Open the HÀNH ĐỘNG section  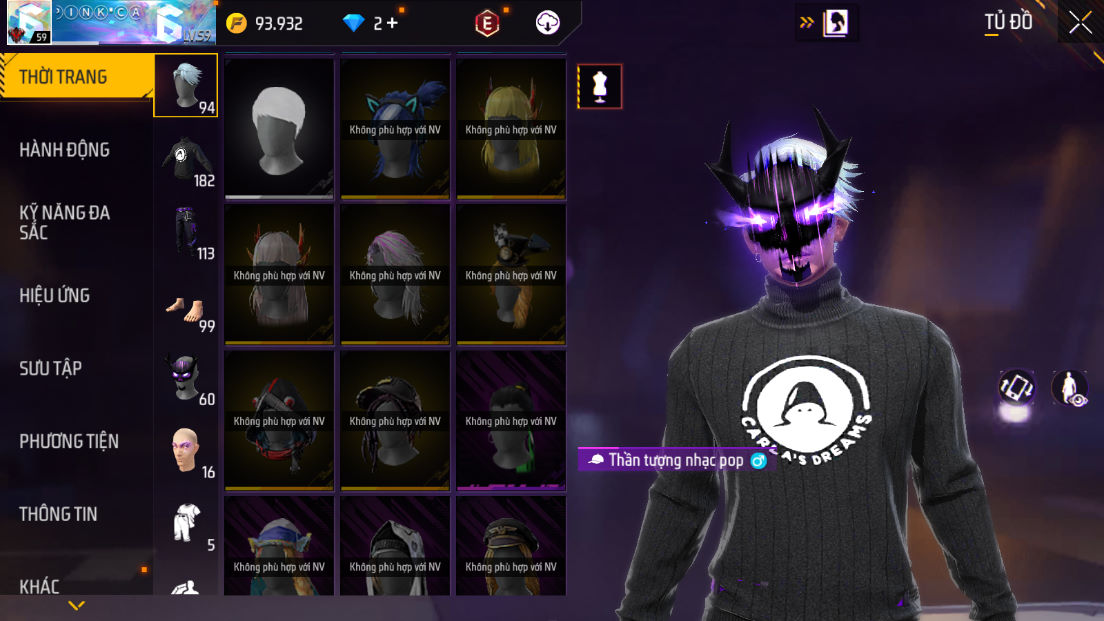(x=65, y=150)
